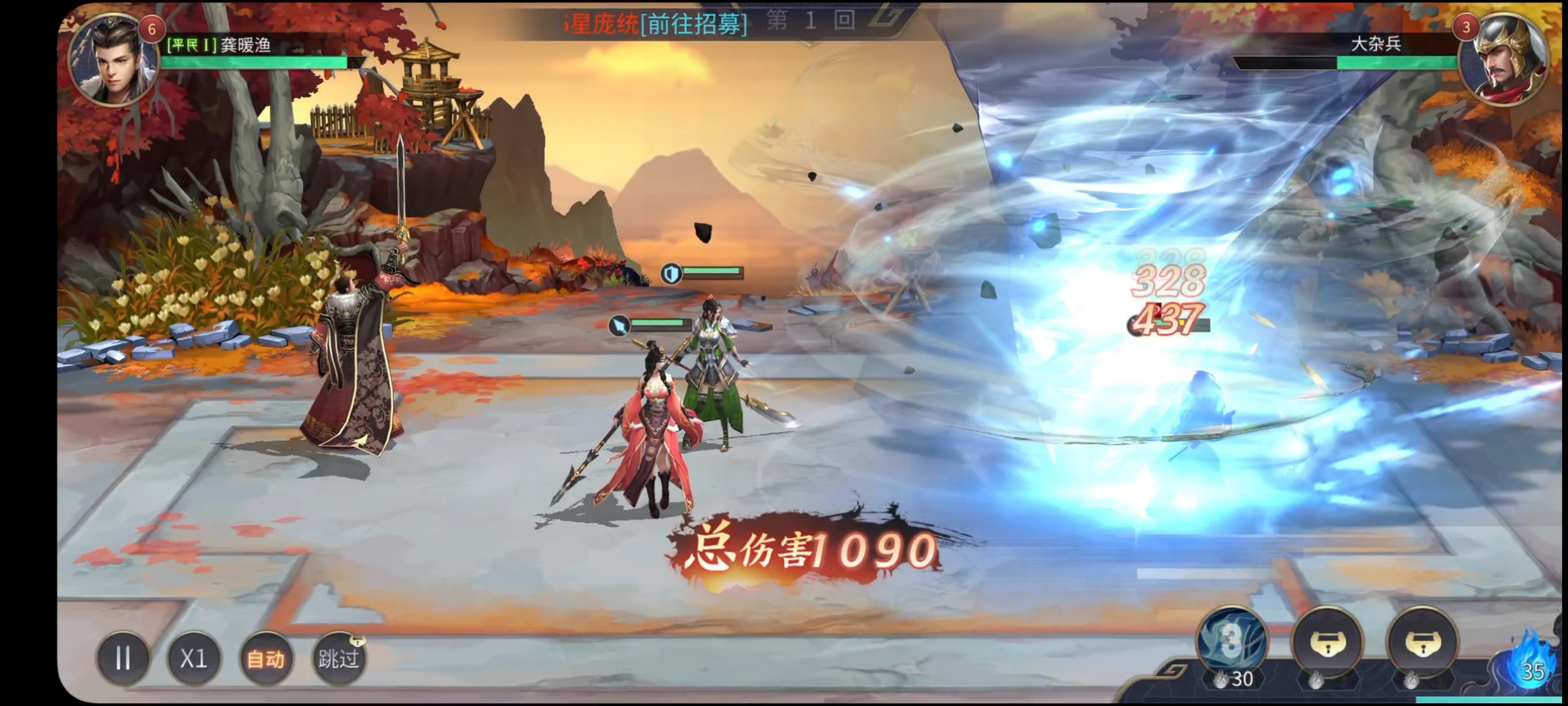The image size is (1568, 706).
Task: Open the 前往招募 recruit link
Action: pos(694,24)
